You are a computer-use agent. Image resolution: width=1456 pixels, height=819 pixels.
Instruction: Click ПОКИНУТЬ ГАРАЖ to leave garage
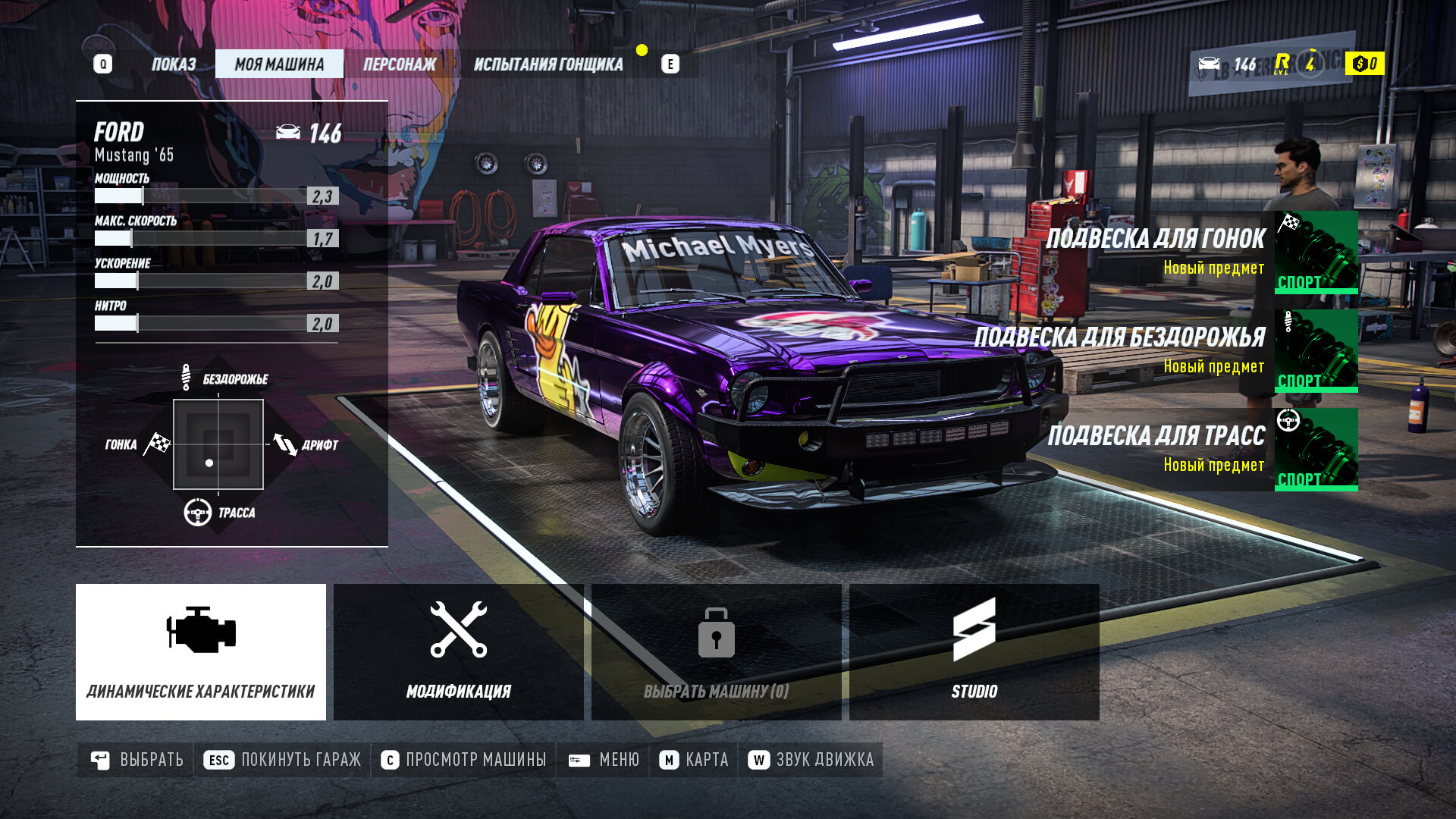point(299,759)
